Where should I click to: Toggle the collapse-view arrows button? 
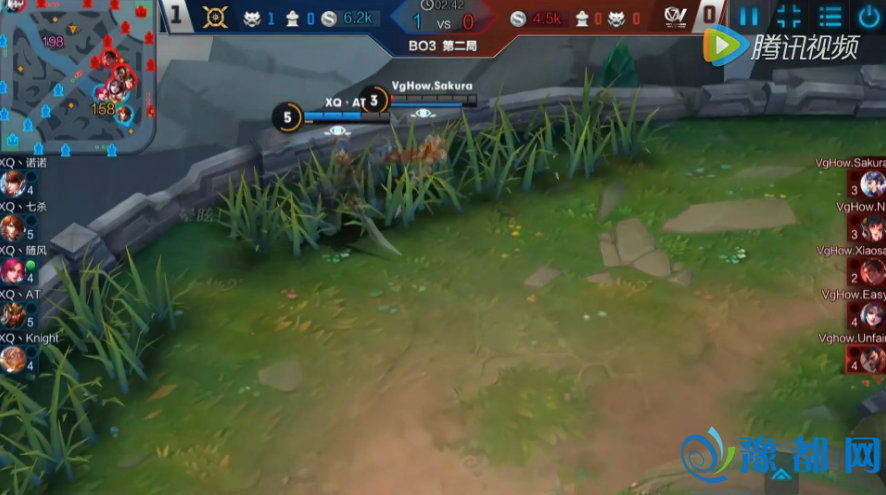coord(789,16)
